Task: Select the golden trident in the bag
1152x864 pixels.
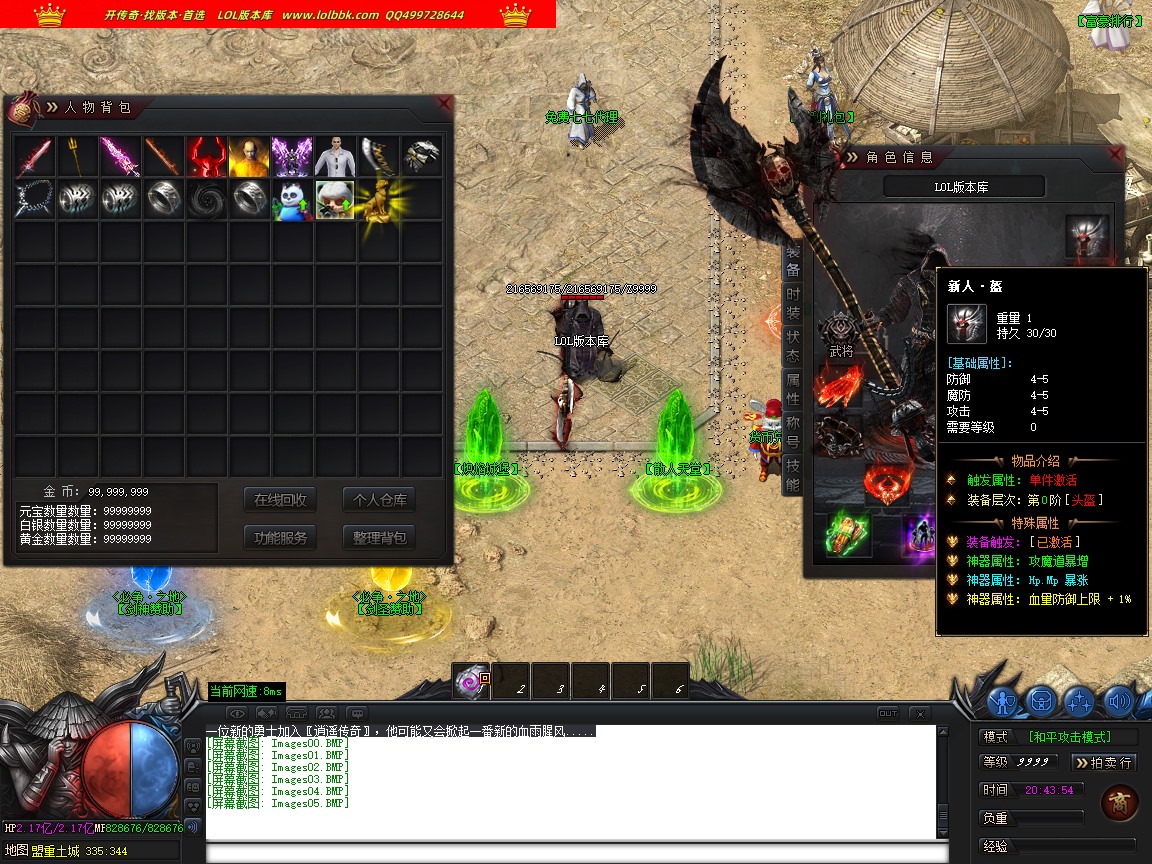Action: (77, 157)
